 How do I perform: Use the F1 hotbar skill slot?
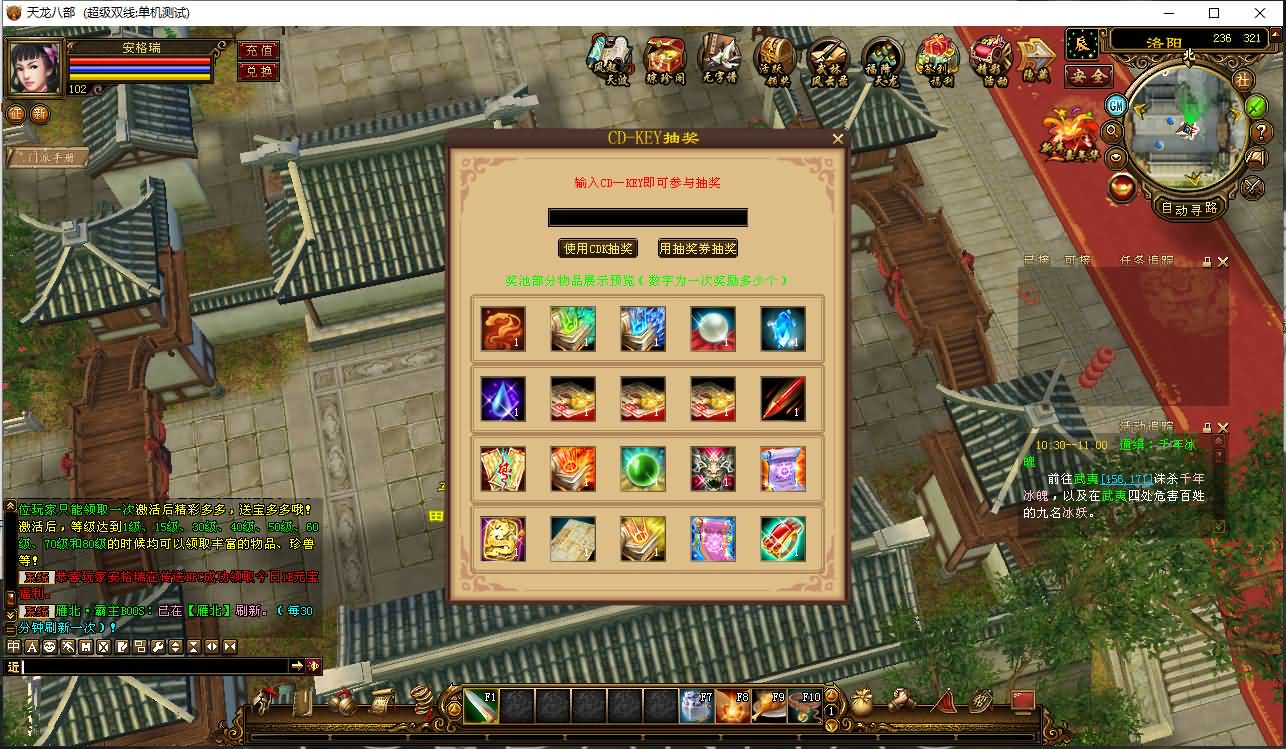[480, 706]
